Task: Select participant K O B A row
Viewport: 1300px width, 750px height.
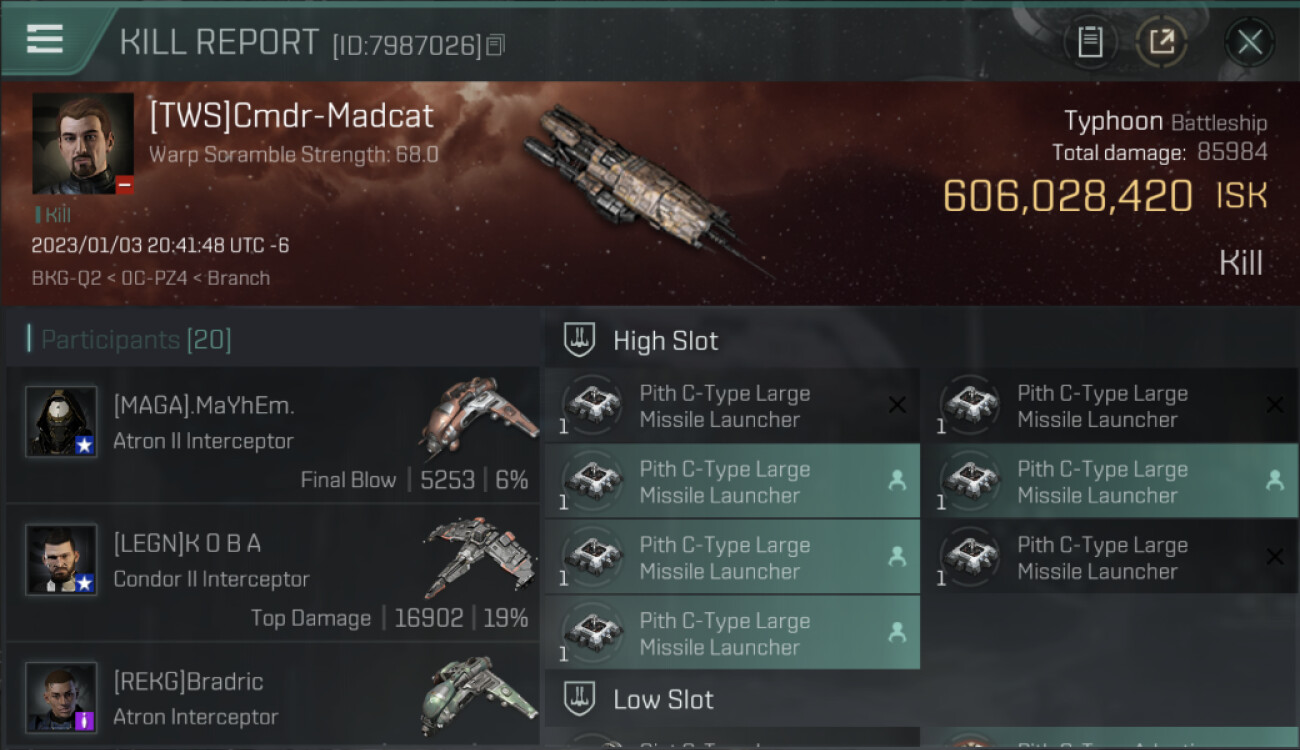Action: (272, 572)
